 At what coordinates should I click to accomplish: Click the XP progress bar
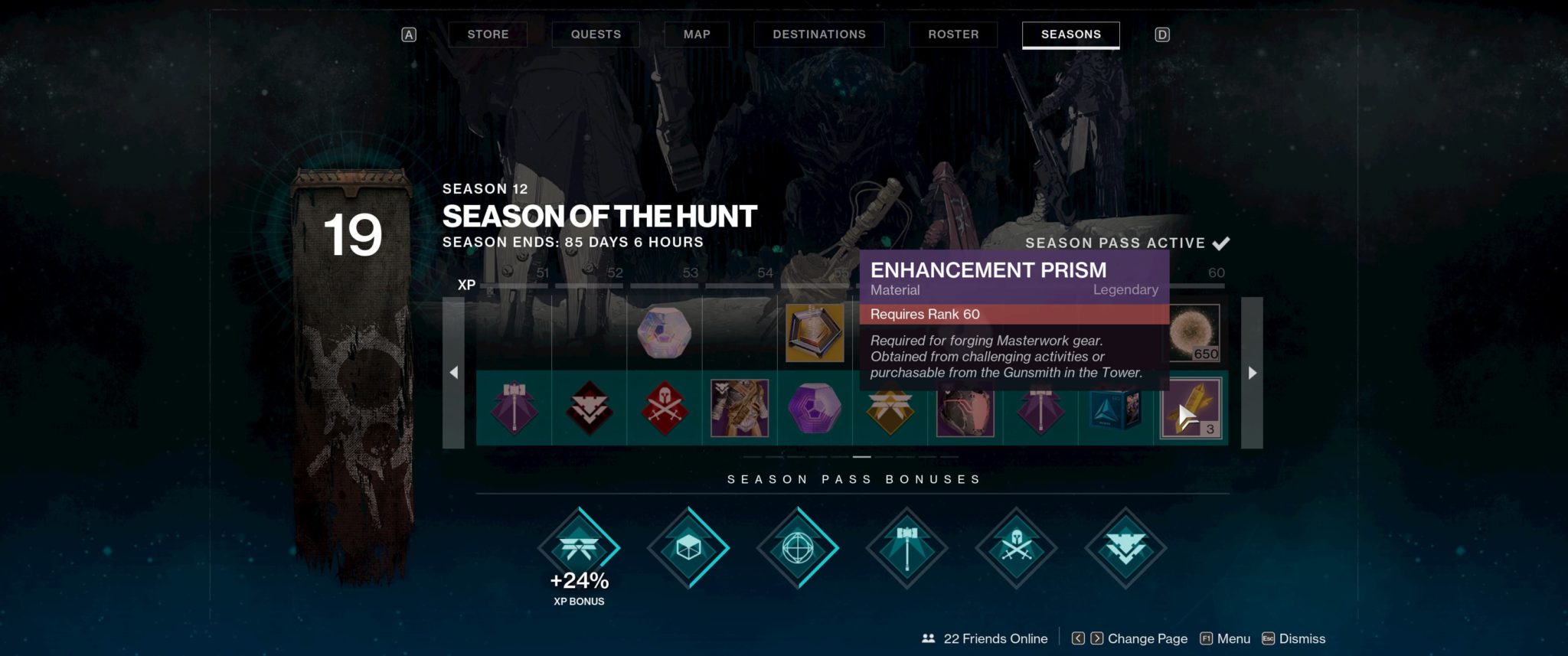[x=689, y=285]
